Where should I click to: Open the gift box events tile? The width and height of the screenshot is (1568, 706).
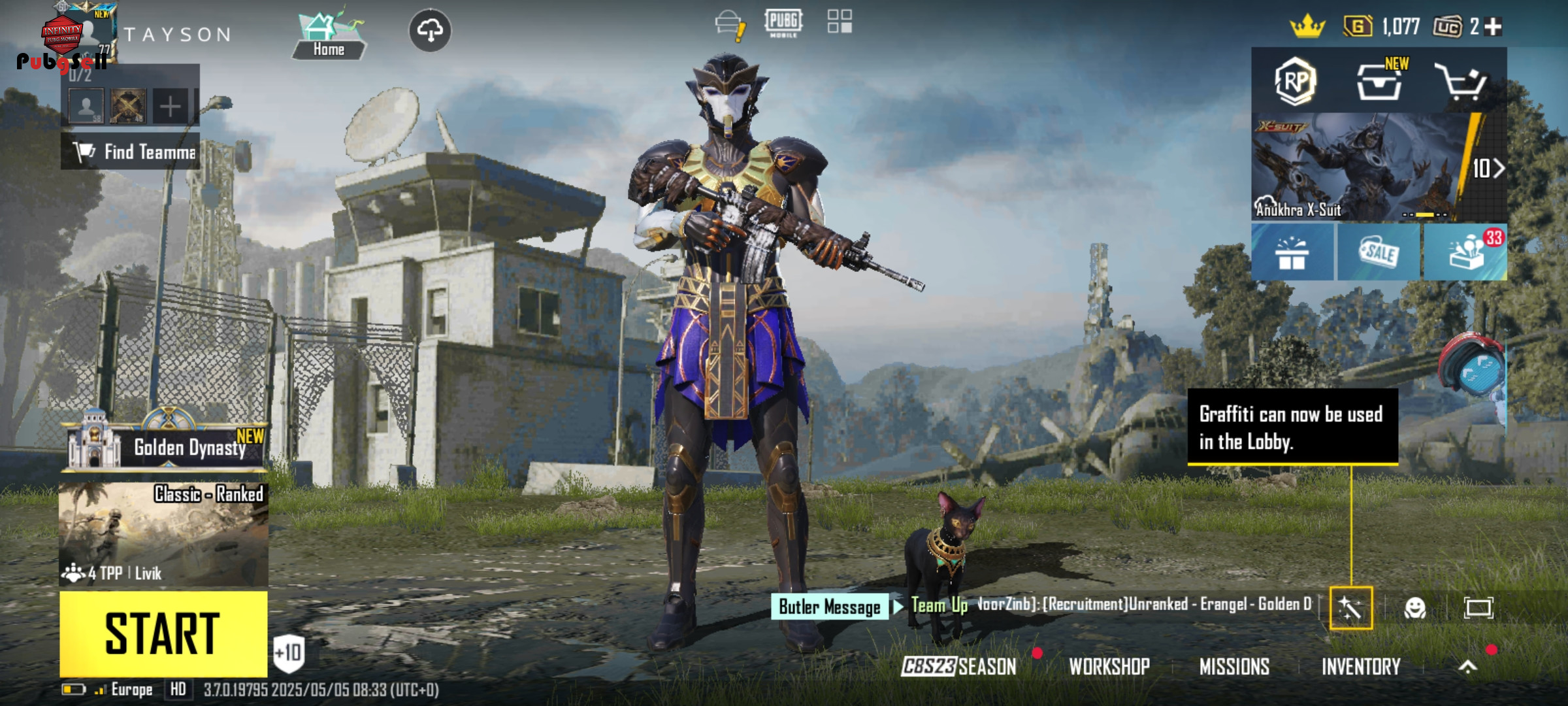1292,252
